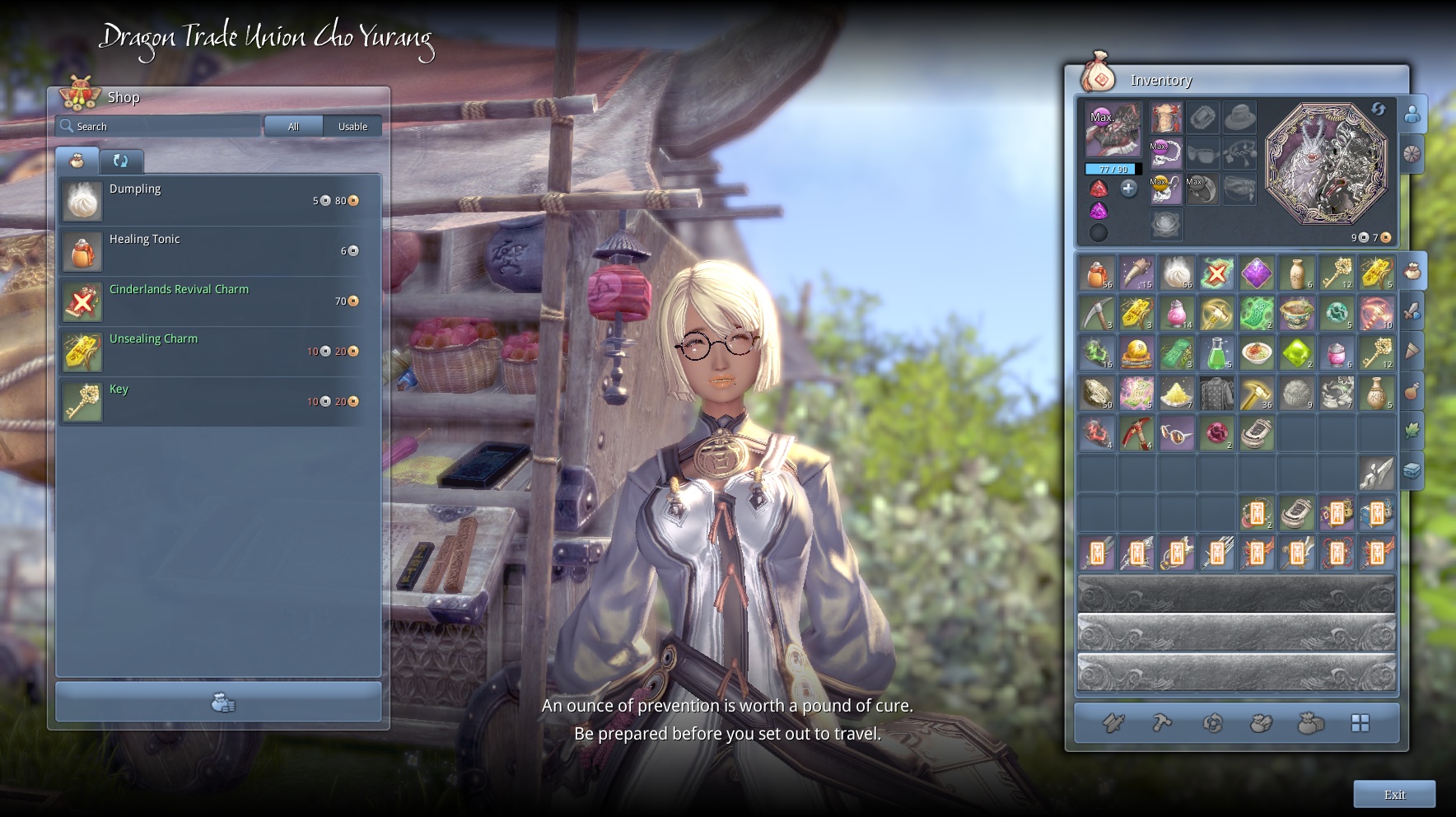The width and height of the screenshot is (1456, 817).
Task: Switch the shop filter to Usable
Action: (352, 126)
